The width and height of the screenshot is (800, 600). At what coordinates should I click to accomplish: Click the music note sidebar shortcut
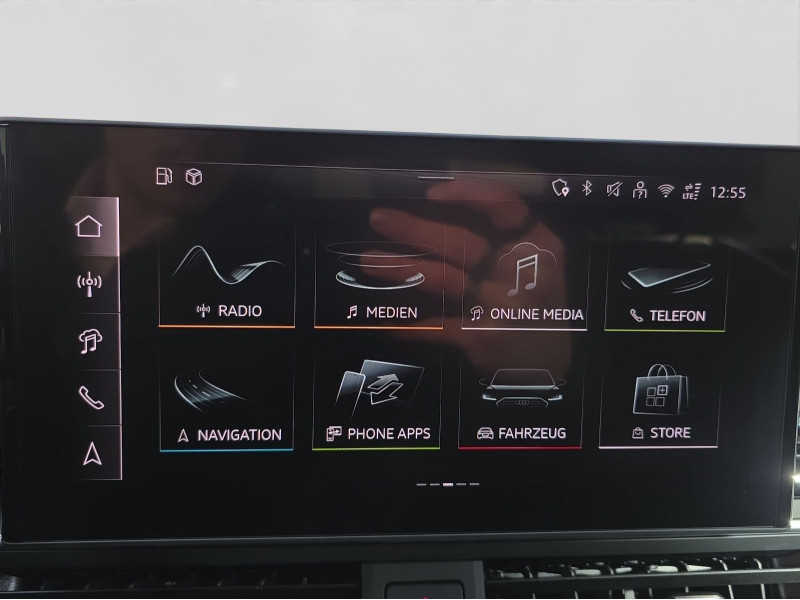[x=90, y=341]
